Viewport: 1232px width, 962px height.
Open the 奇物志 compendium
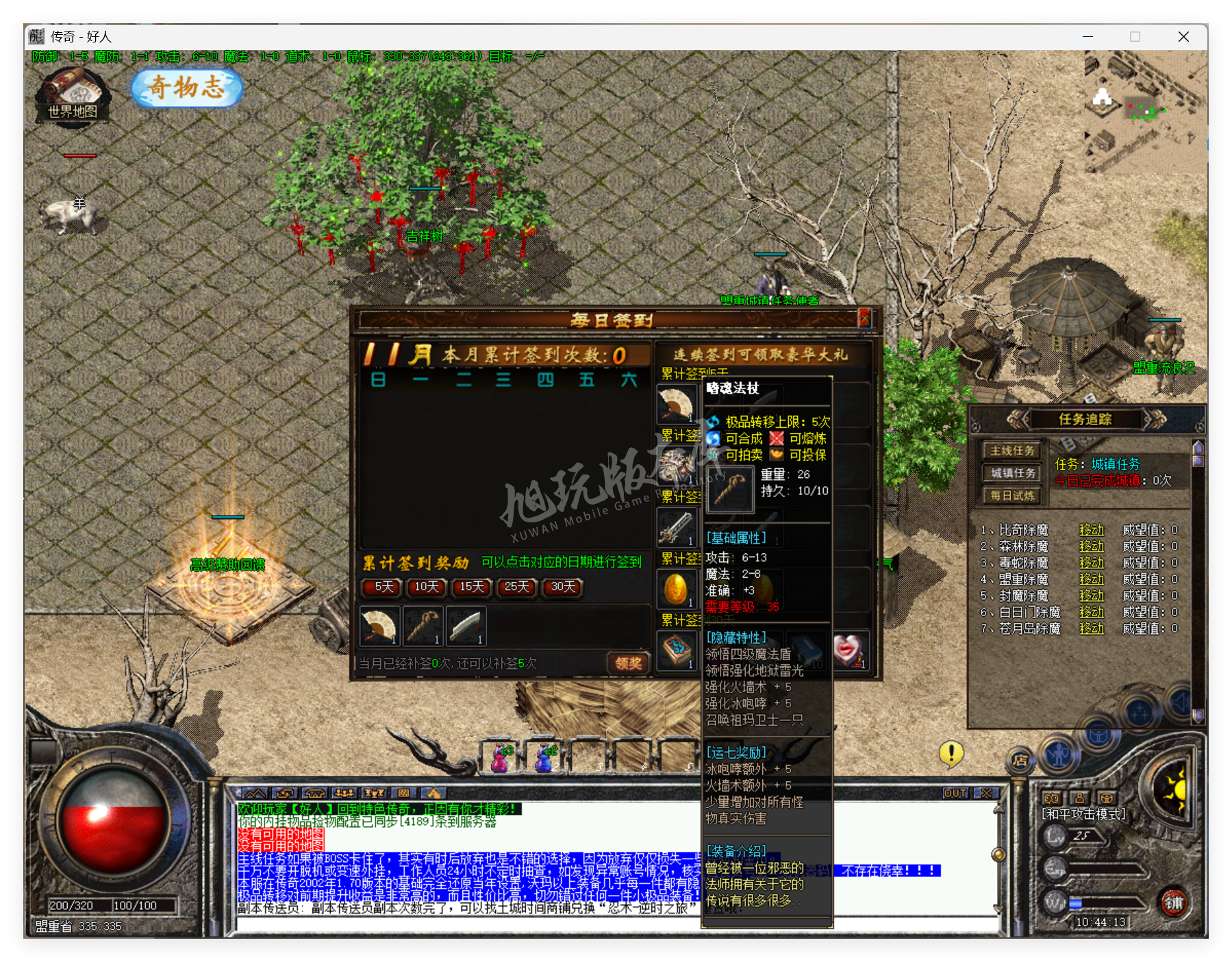(x=185, y=89)
